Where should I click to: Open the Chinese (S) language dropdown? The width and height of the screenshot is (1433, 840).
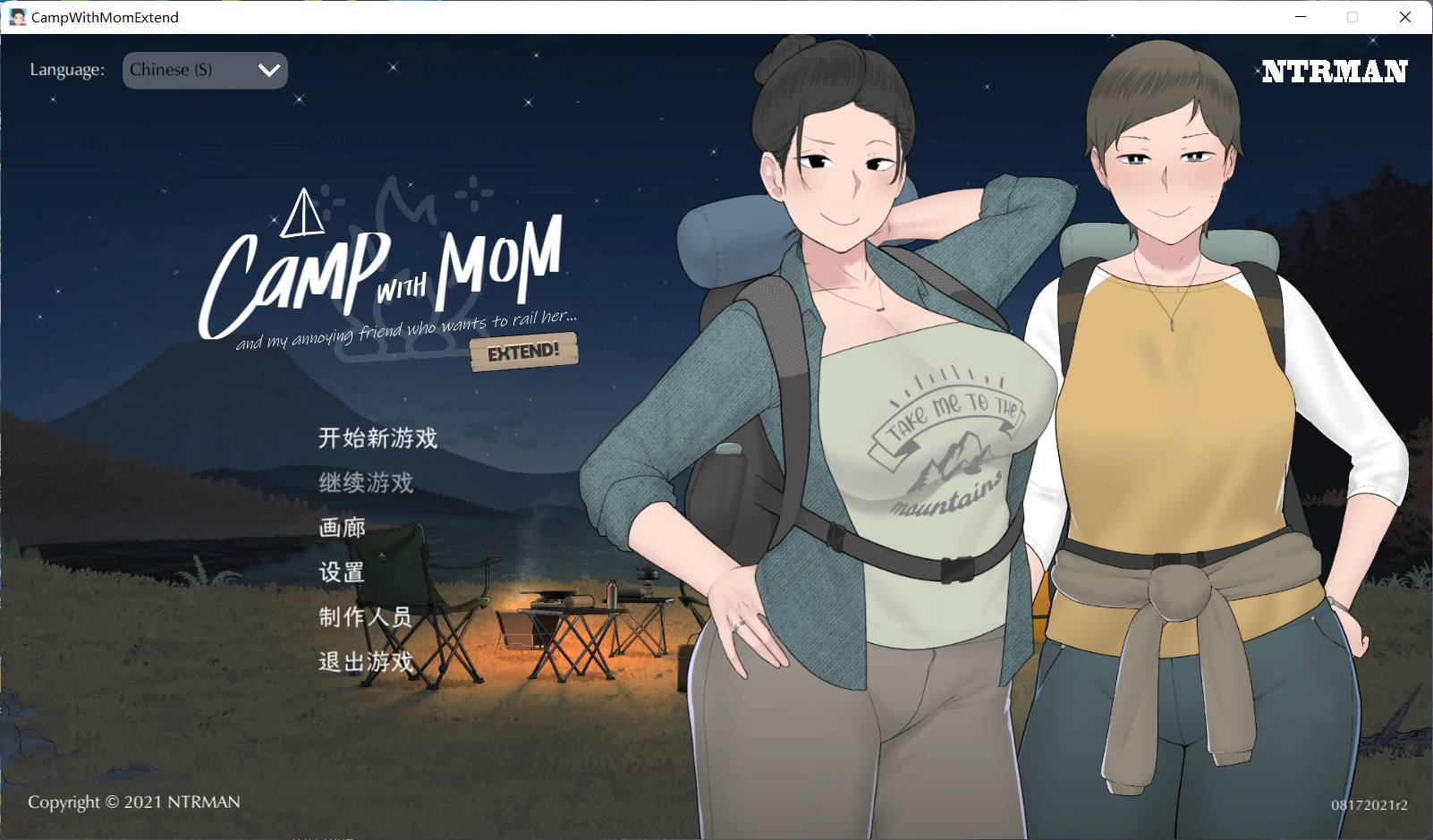point(204,70)
